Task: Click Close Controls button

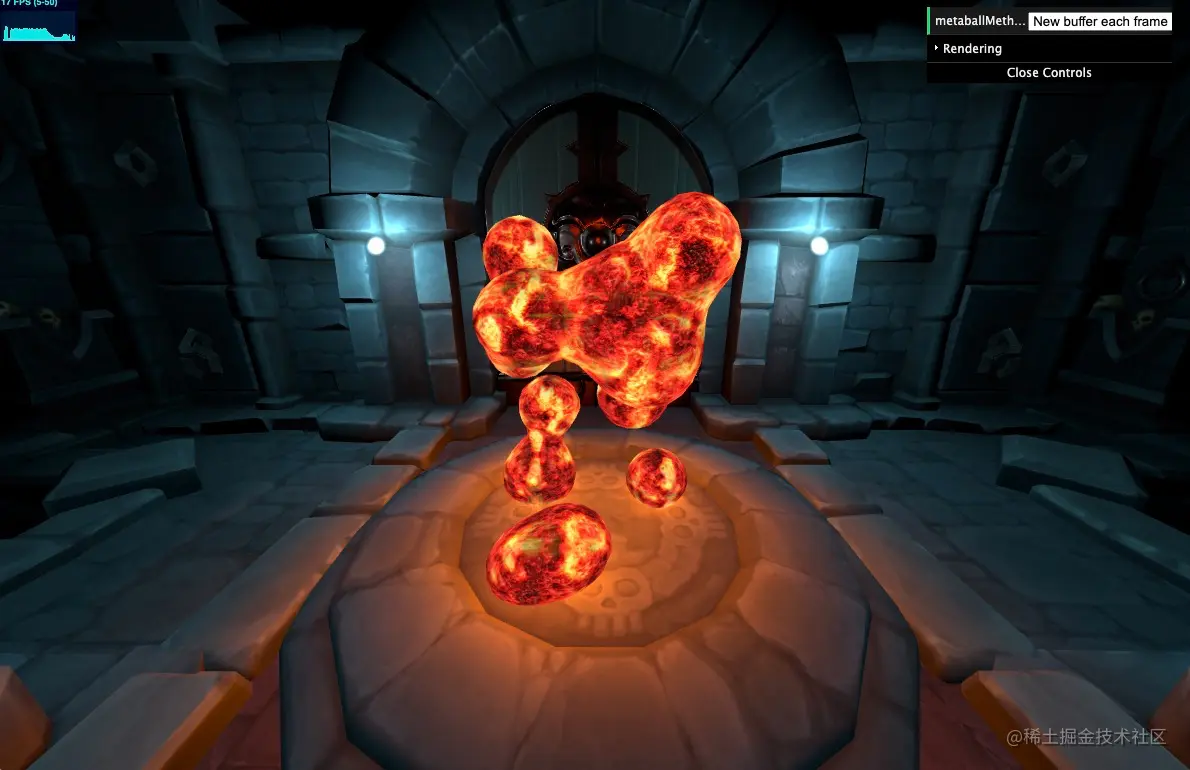Action: click(x=1048, y=72)
